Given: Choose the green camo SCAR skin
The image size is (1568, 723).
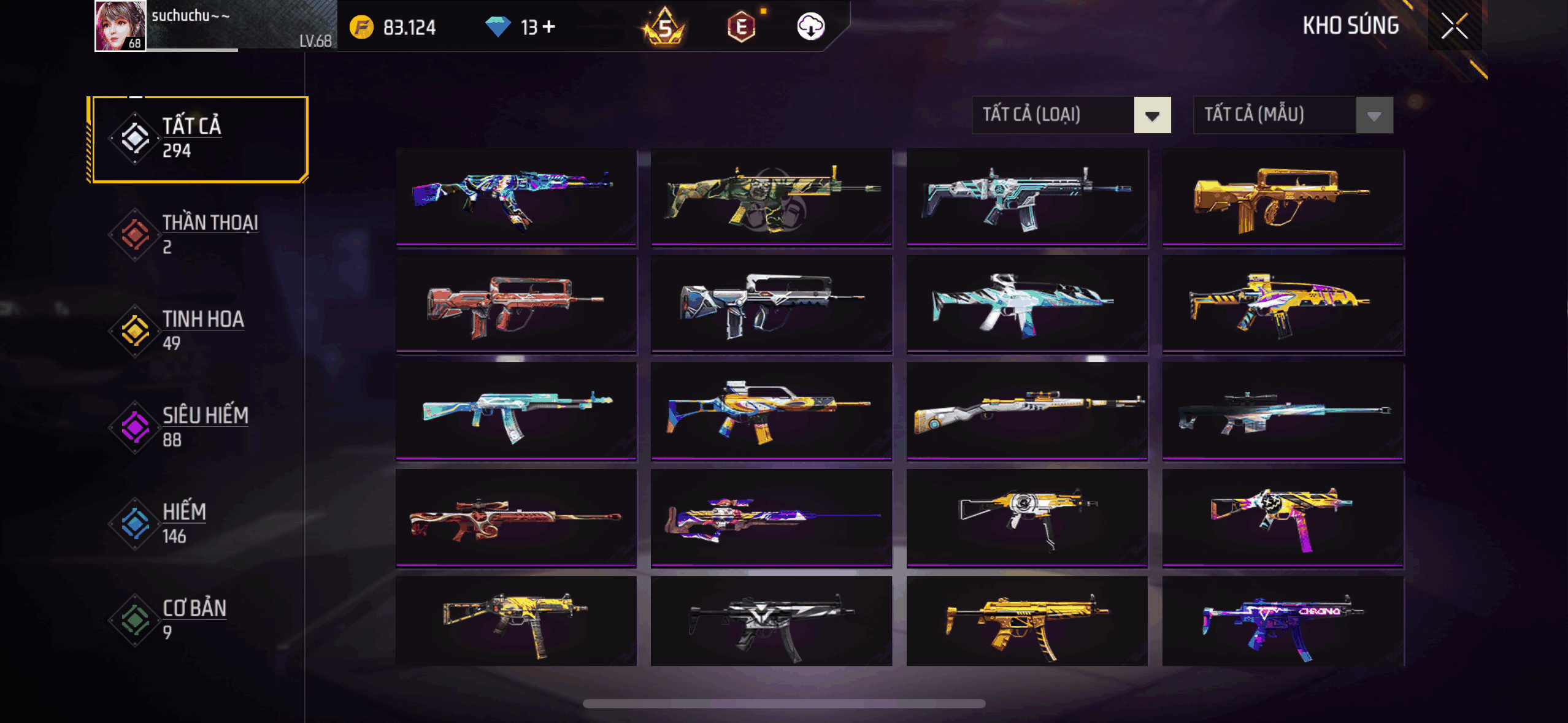Looking at the screenshot, I should (771, 197).
